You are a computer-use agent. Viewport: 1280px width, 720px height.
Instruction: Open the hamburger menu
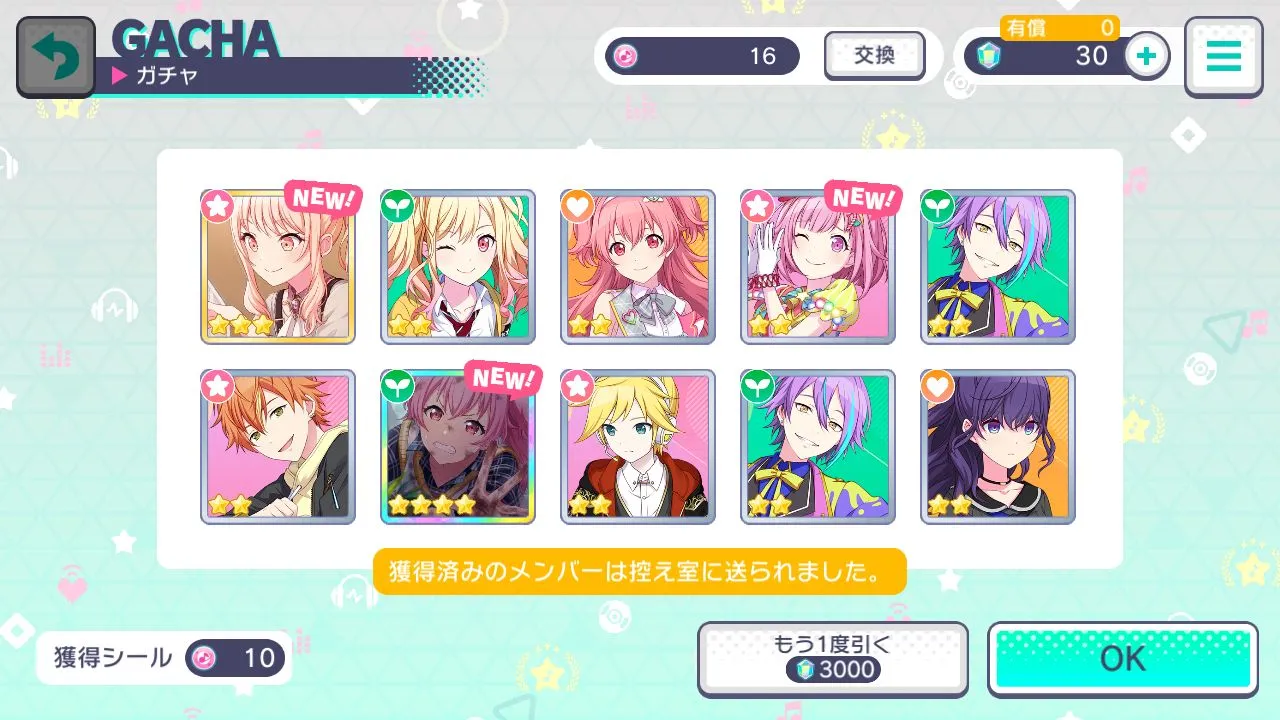[1222, 57]
